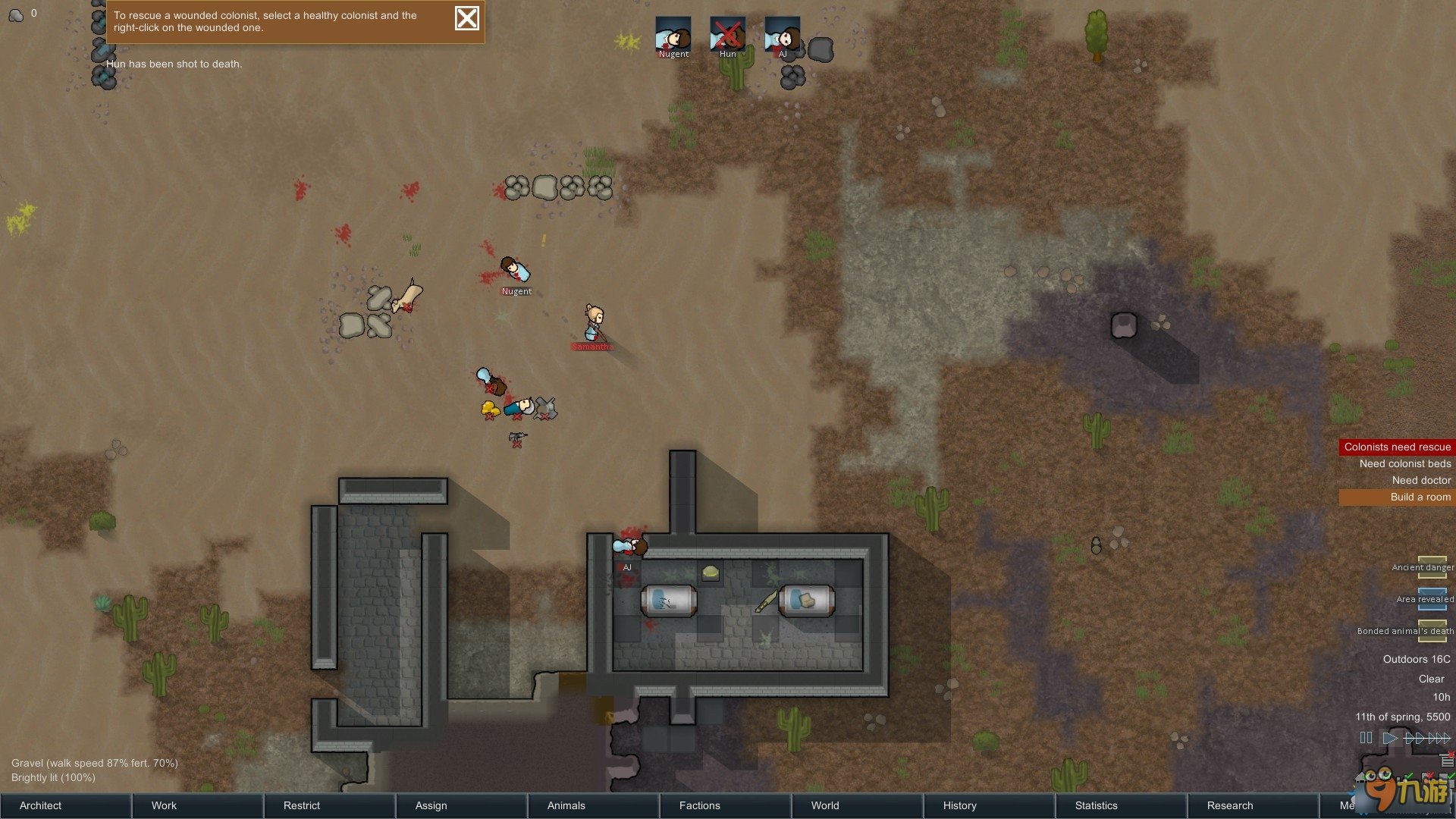The height and width of the screenshot is (819, 1456).
Task: Pause the game with the pause button
Action: click(1366, 738)
